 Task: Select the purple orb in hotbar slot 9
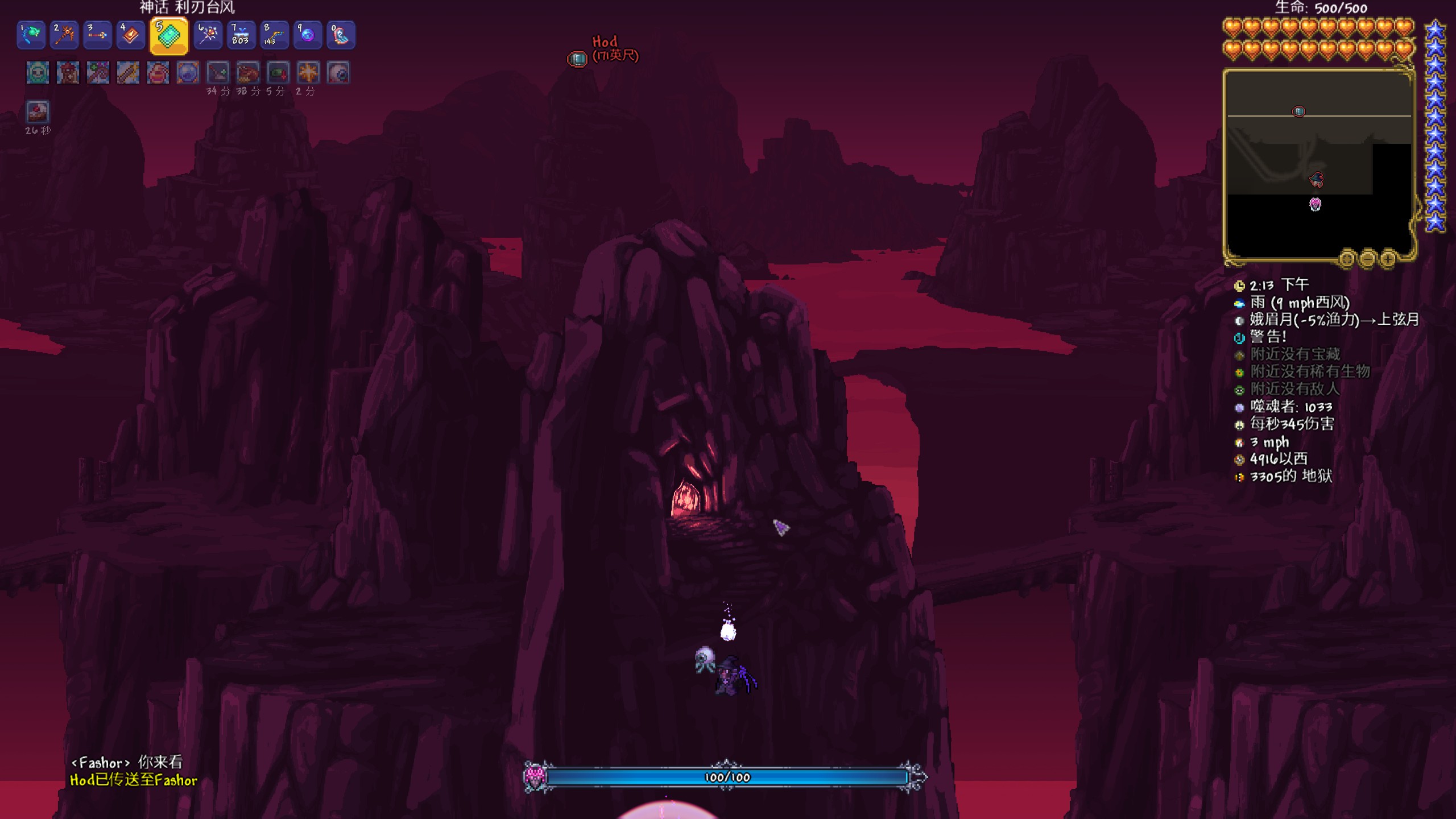[x=307, y=35]
